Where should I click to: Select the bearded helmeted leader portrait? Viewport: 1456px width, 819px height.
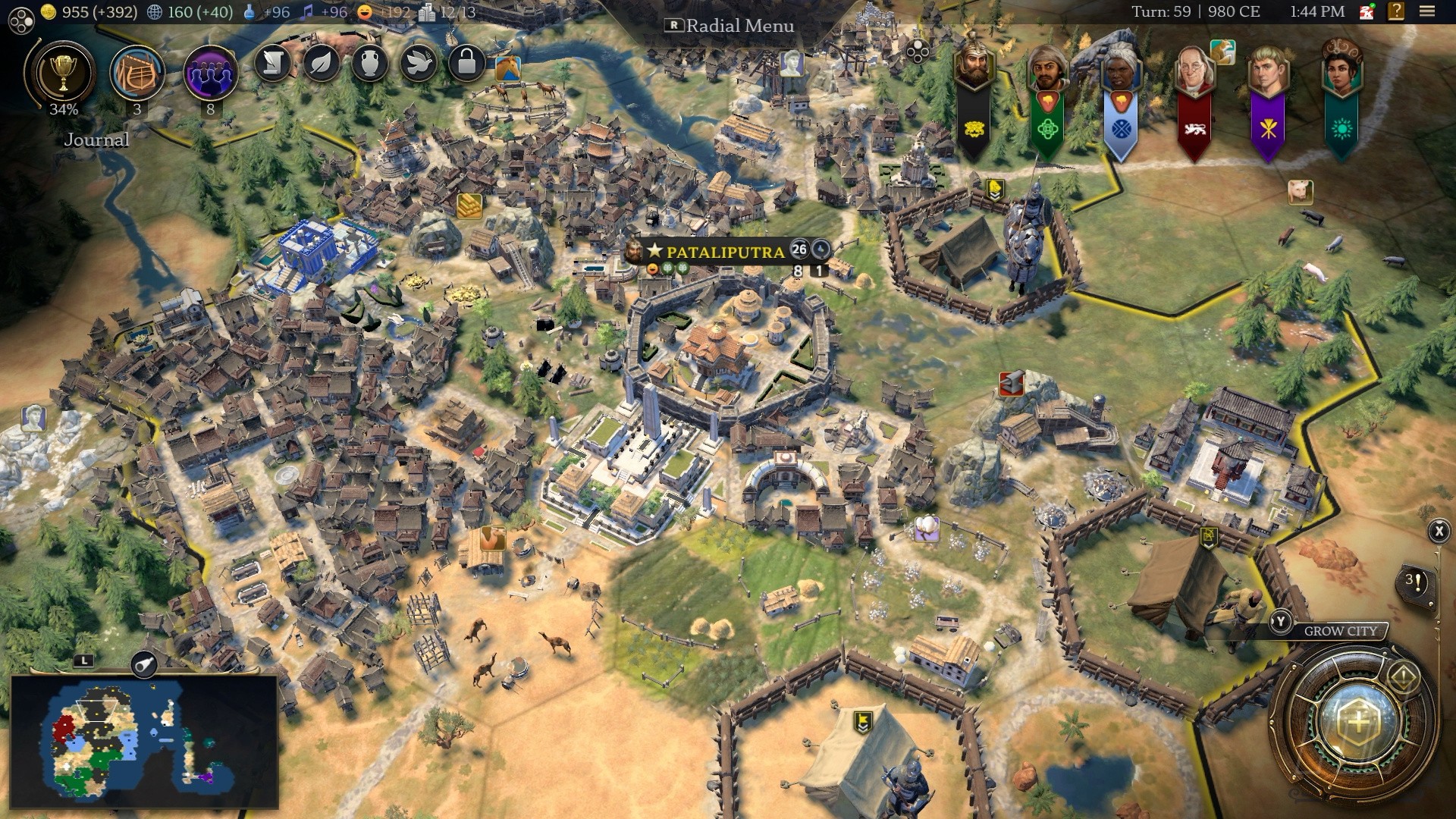click(974, 66)
